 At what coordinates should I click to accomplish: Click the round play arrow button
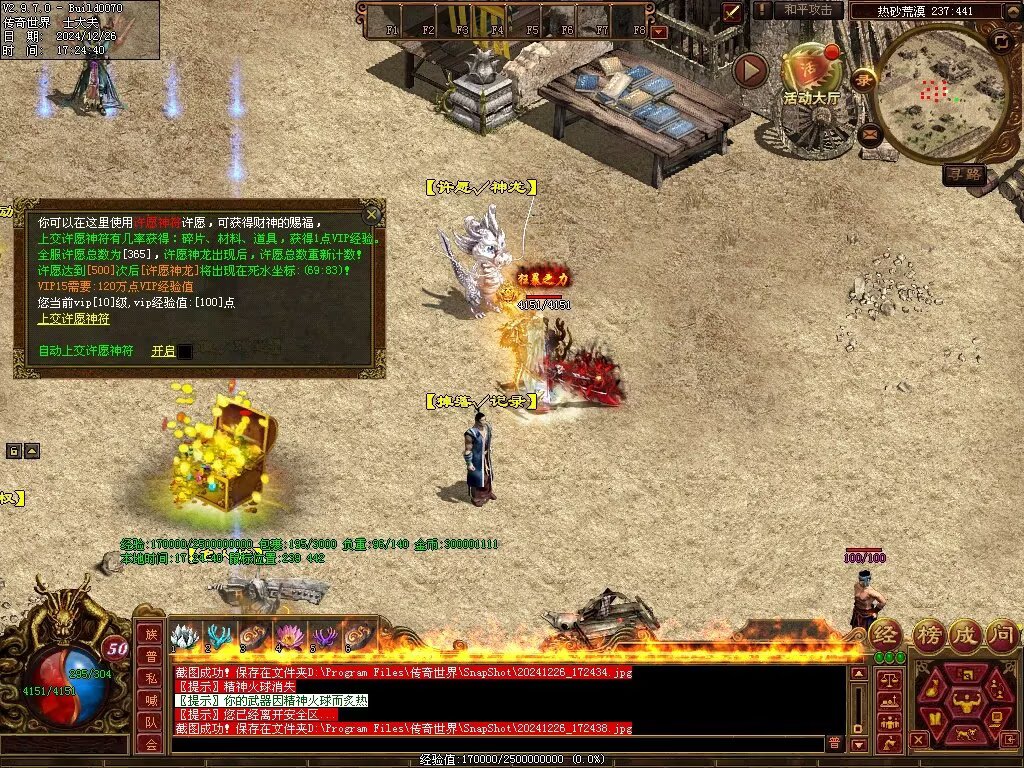click(750, 70)
